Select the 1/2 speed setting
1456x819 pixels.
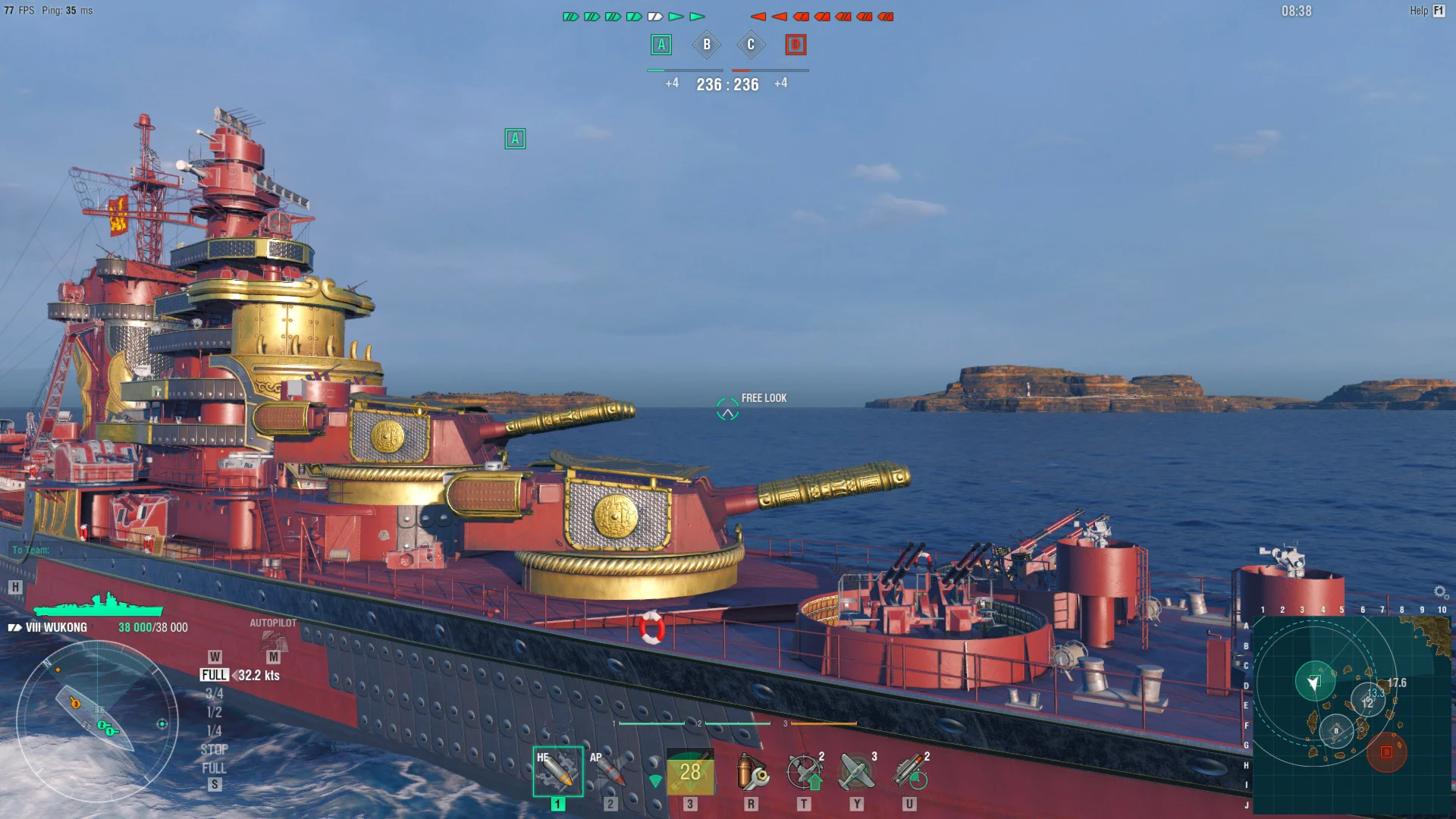(213, 711)
